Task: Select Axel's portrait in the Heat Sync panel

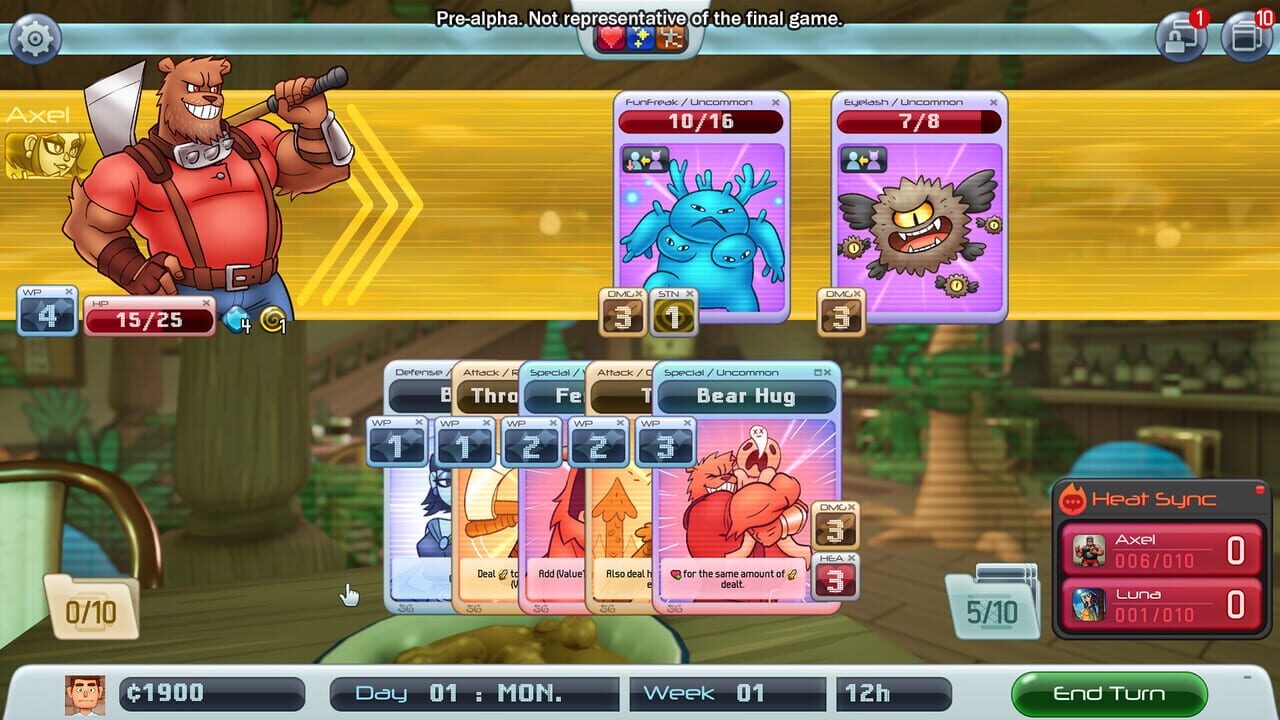Action: (x=1087, y=548)
